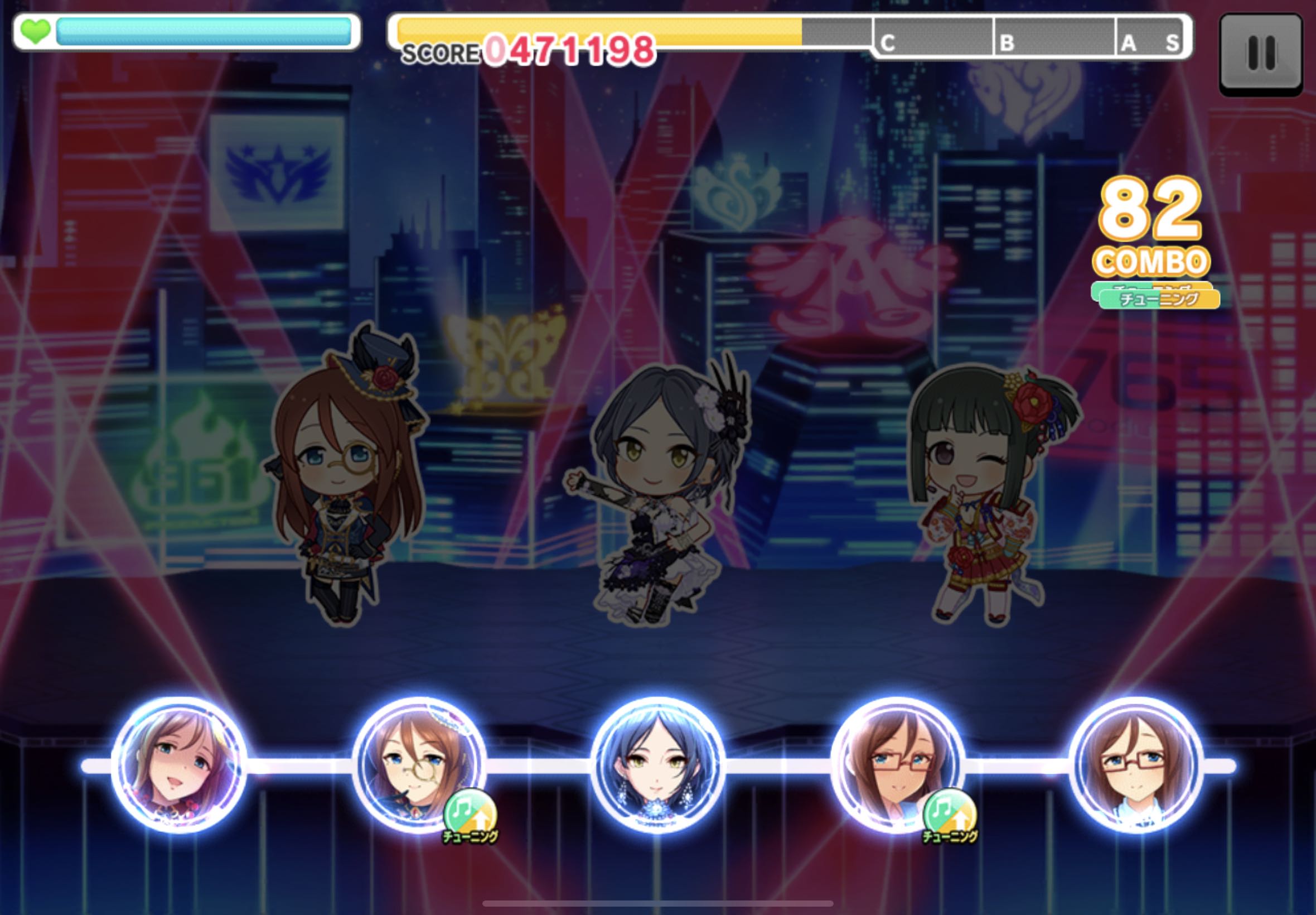This screenshot has height=915, width=1316.
Task: Hit the open-mouthed smiling idol's circle
Action: (180, 765)
